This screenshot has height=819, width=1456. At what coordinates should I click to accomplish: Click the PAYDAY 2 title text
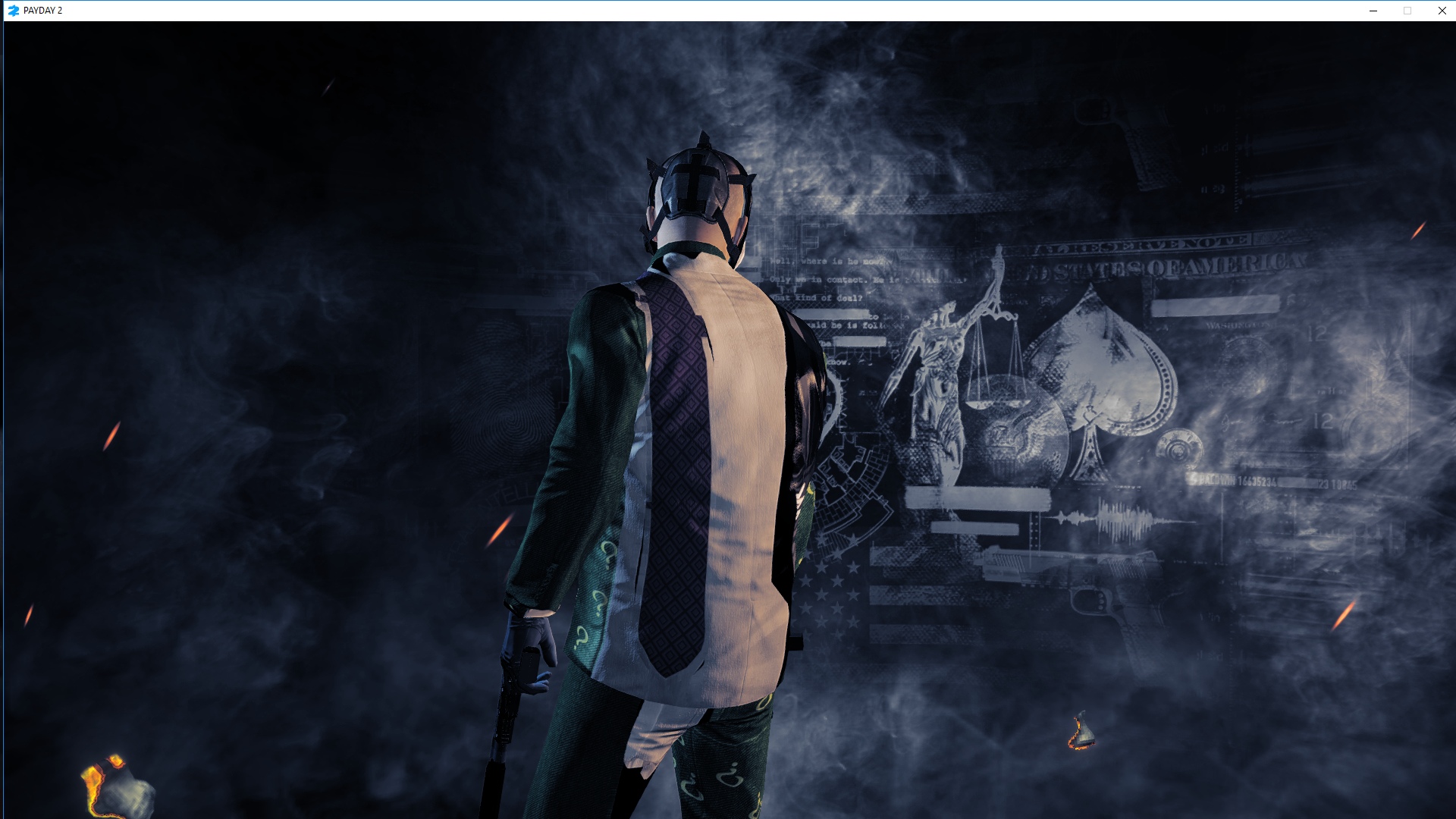tap(43, 11)
